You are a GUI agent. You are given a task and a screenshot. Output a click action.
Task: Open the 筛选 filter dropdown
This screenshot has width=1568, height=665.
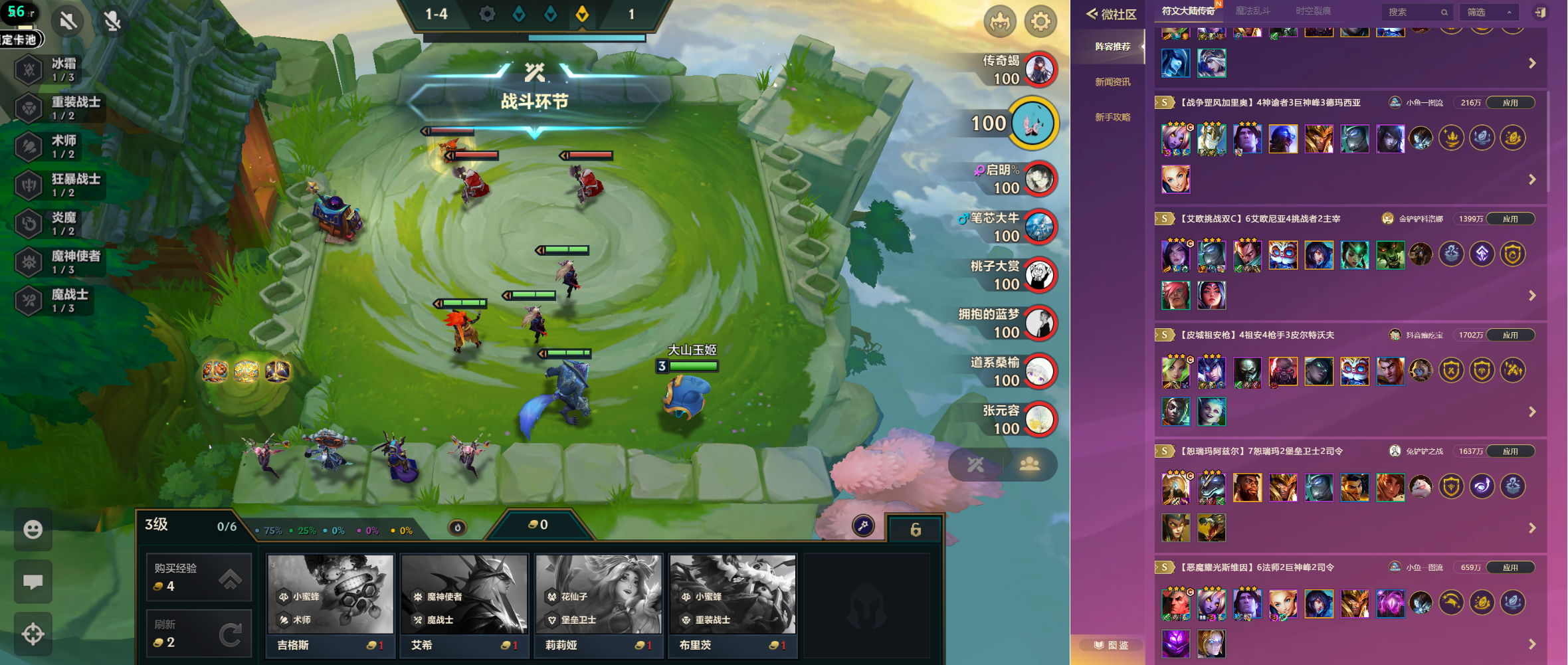[1489, 12]
